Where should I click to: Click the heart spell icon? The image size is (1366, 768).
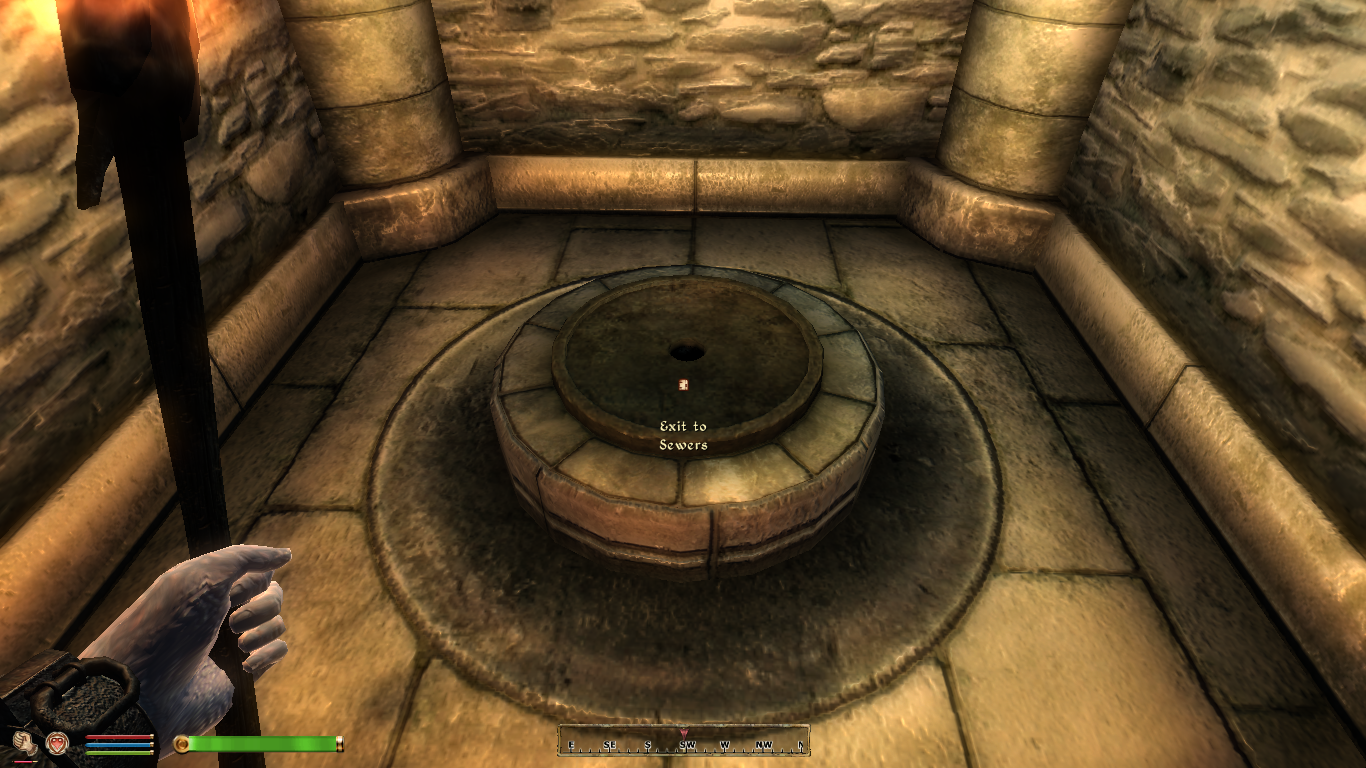[x=57, y=742]
